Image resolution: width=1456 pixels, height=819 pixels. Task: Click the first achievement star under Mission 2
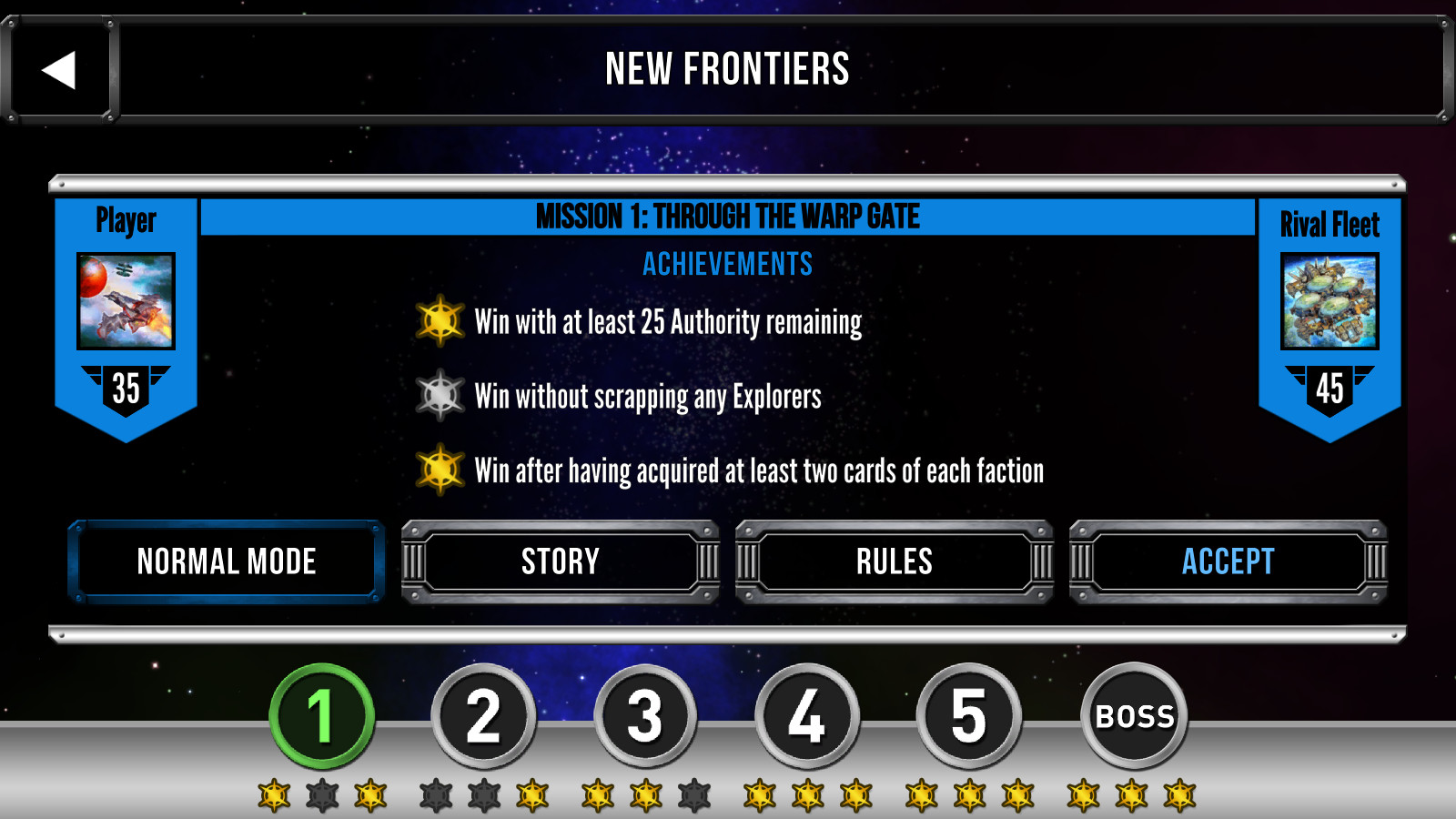[438, 794]
